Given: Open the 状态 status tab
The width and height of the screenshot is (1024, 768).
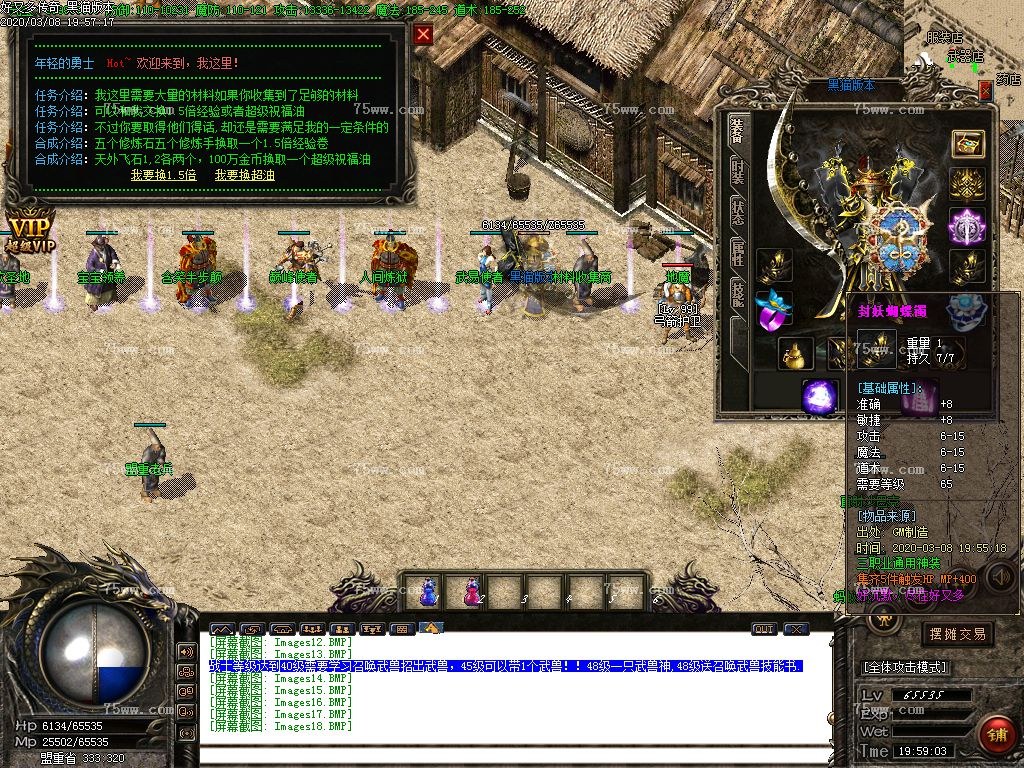Looking at the screenshot, I should tap(738, 211).
